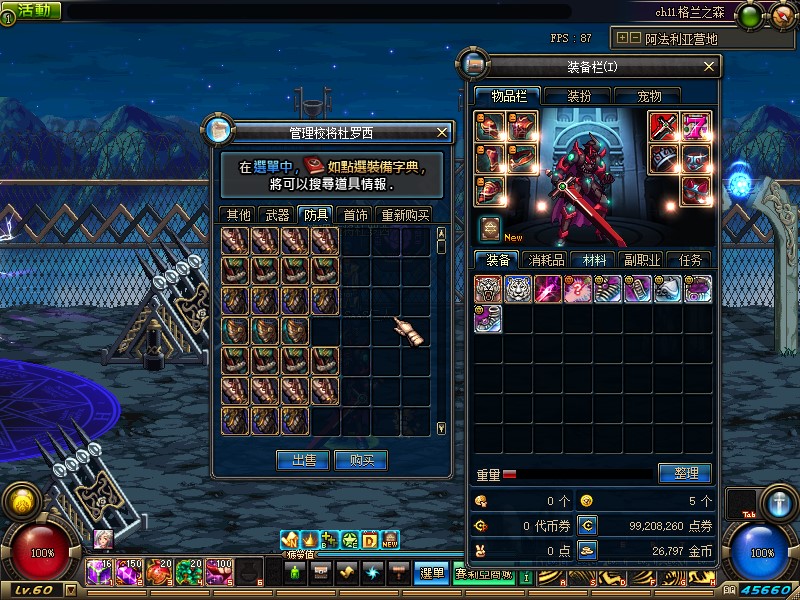Switch to the 其他 shop tab

[x=238, y=215]
